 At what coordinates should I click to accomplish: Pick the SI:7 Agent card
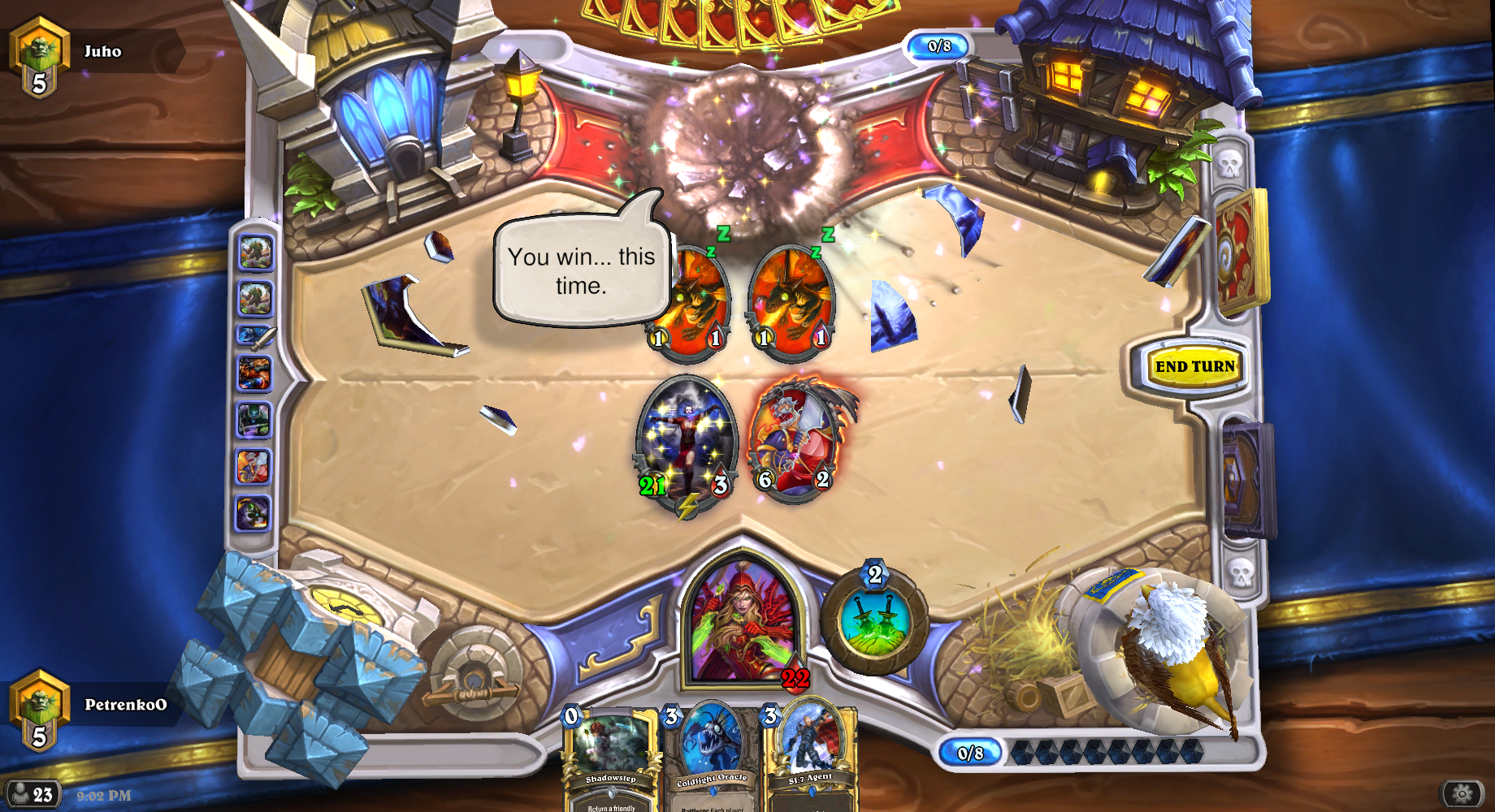[x=811, y=761]
